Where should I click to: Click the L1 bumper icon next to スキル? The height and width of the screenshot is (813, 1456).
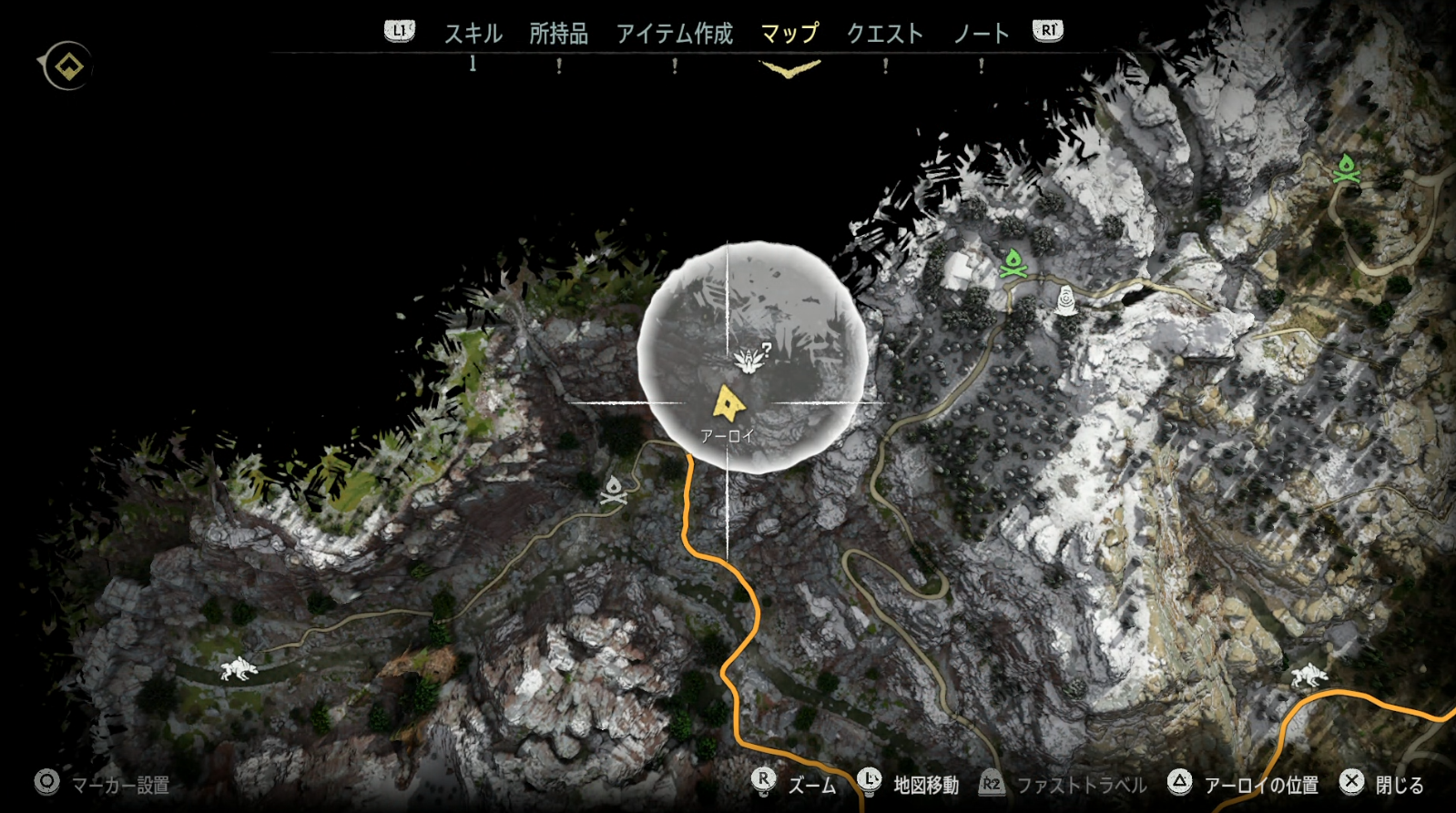click(x=398, y=29)
